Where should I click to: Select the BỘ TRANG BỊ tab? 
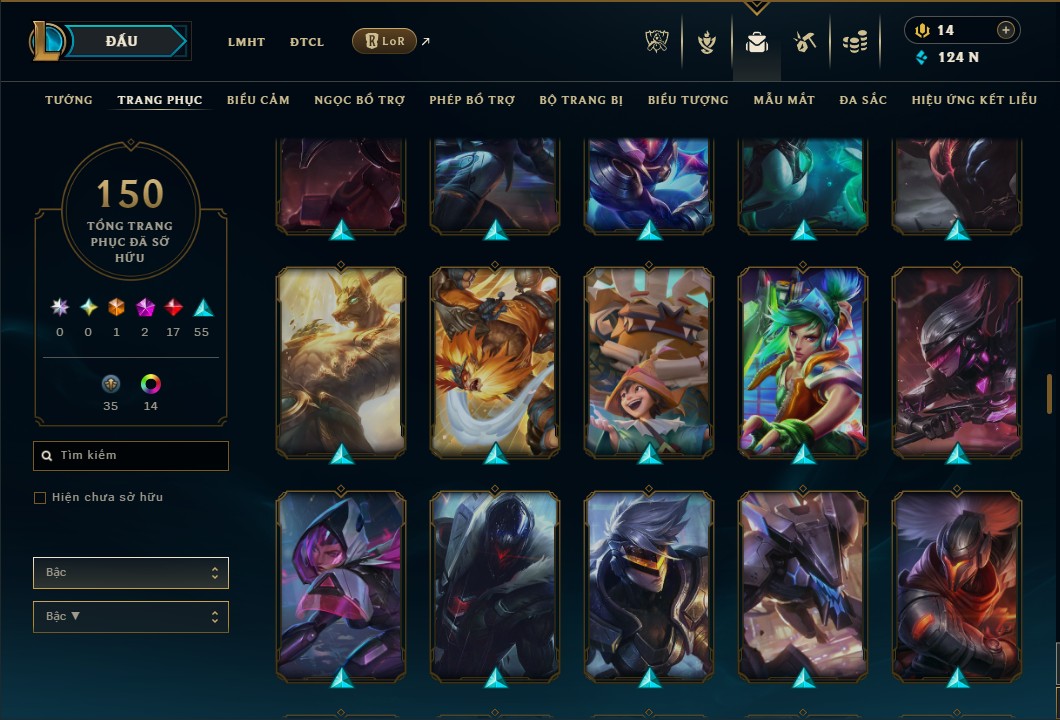pyautogui.click(x=581, y=100)
